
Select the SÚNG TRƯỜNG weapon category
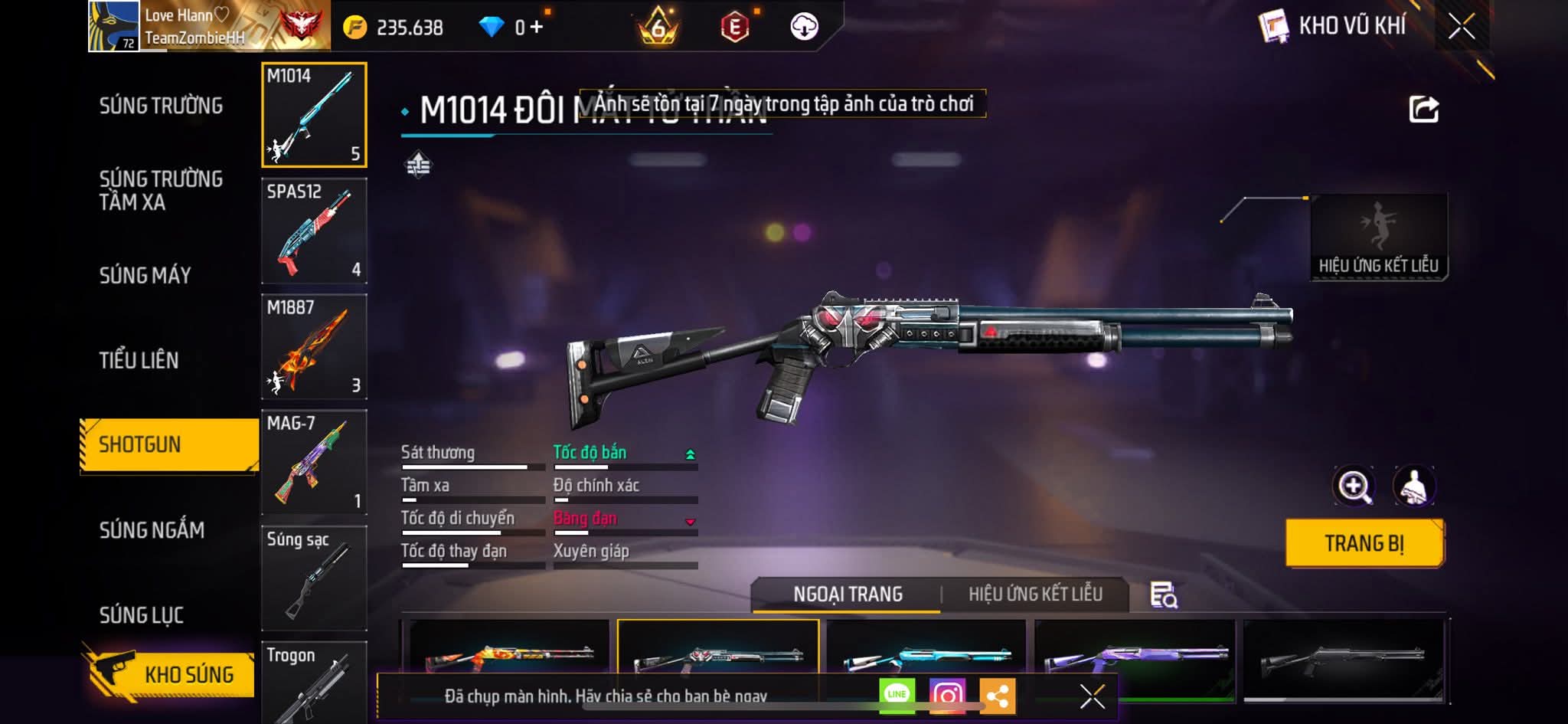pyautogui.click(x=161, y=106)
